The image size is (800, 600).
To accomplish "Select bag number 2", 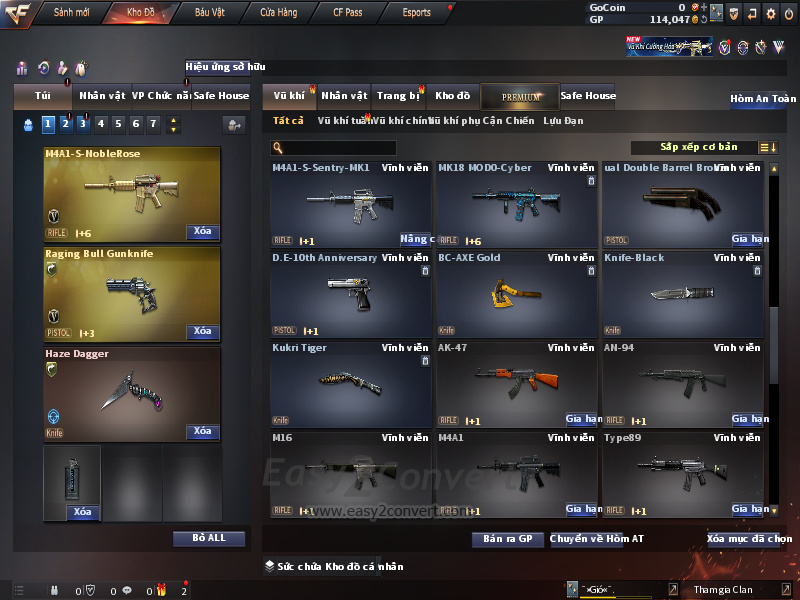I will (65, 124).
